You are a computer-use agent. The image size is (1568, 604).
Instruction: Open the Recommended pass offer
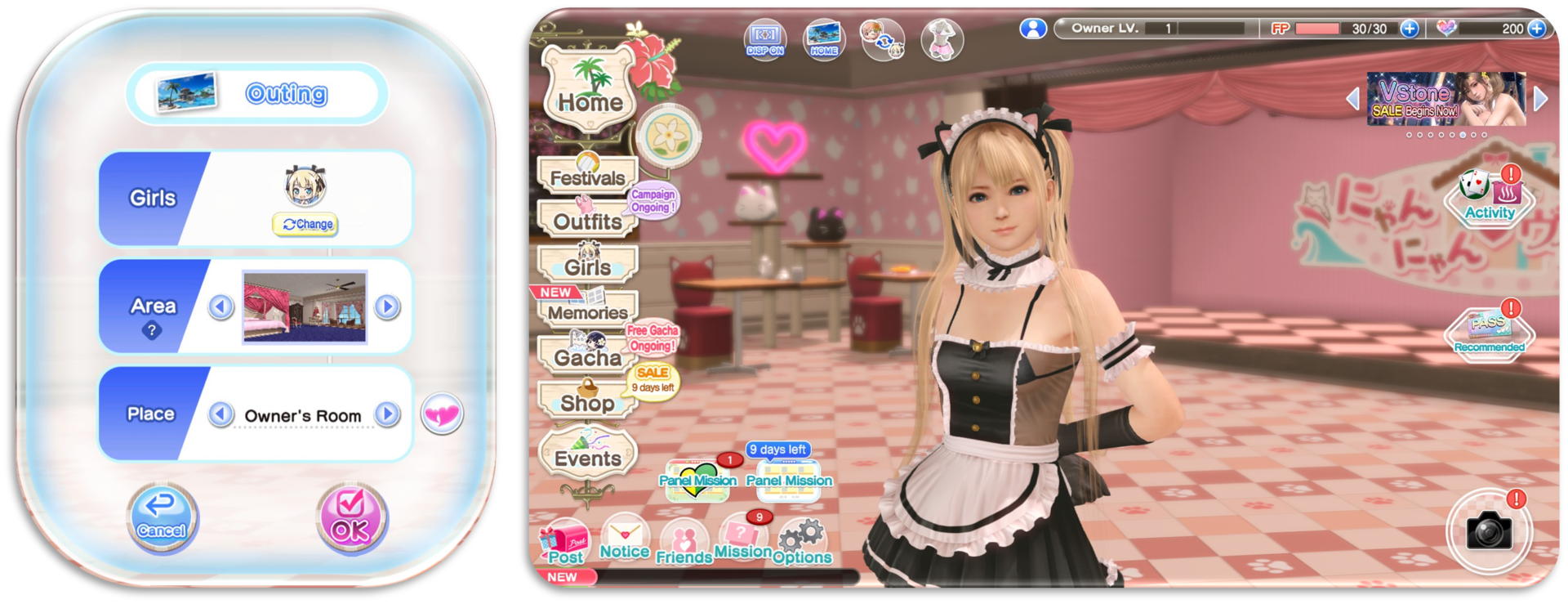1489,332
